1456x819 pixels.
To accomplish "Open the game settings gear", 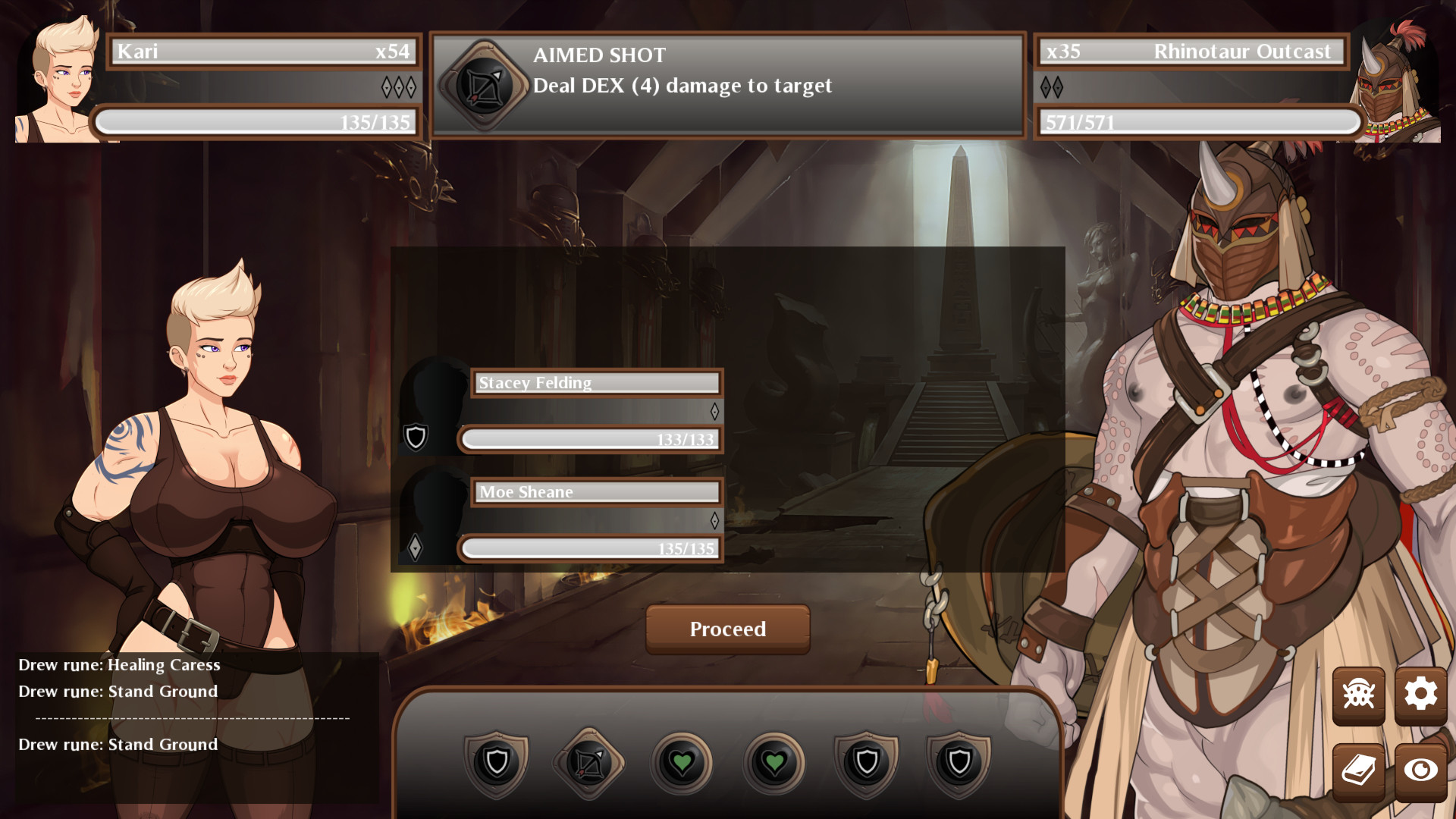I will 1423,694.
